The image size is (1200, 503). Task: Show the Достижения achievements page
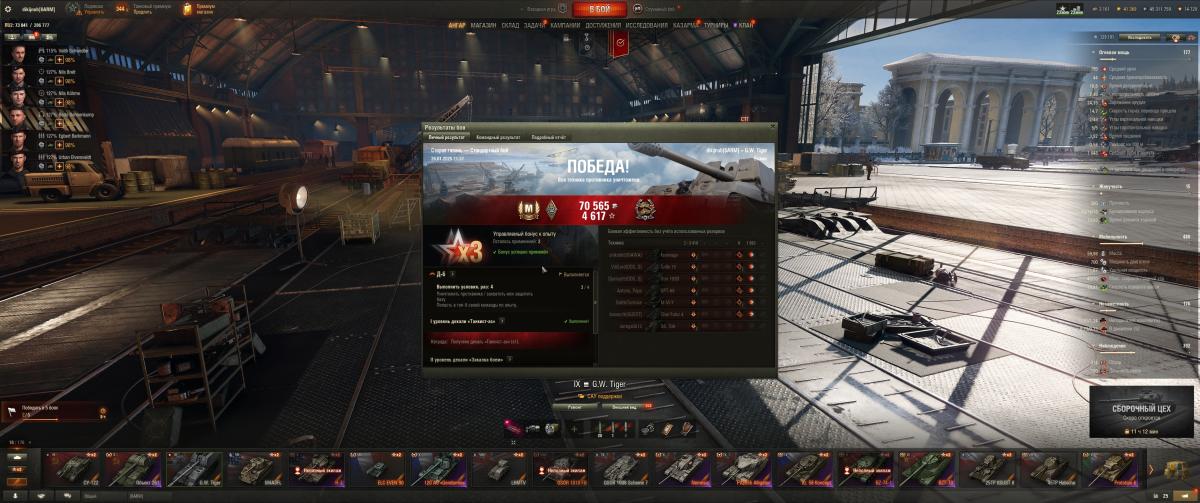pos(602,25)
